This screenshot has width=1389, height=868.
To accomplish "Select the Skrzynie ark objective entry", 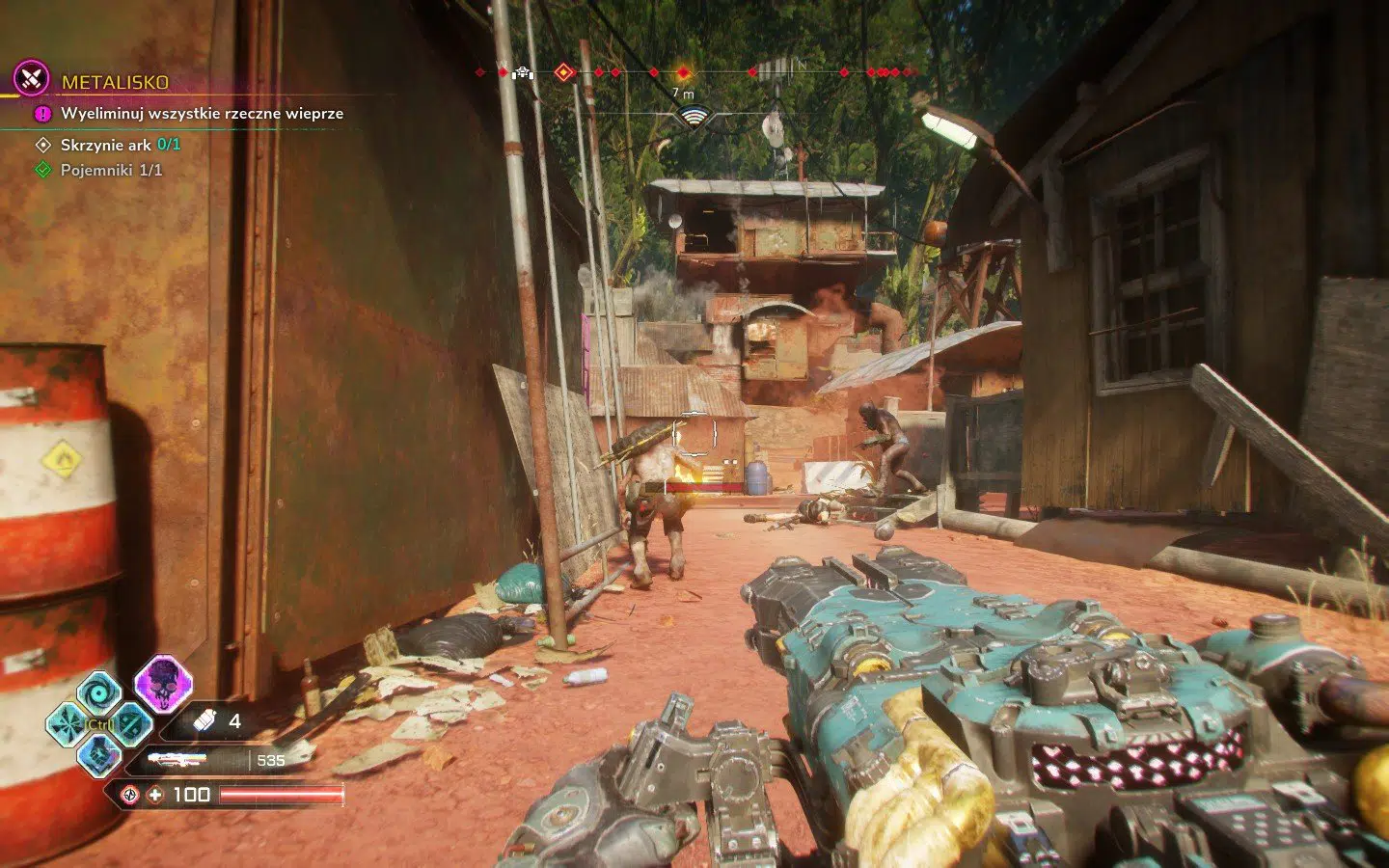I will point(106,147).
